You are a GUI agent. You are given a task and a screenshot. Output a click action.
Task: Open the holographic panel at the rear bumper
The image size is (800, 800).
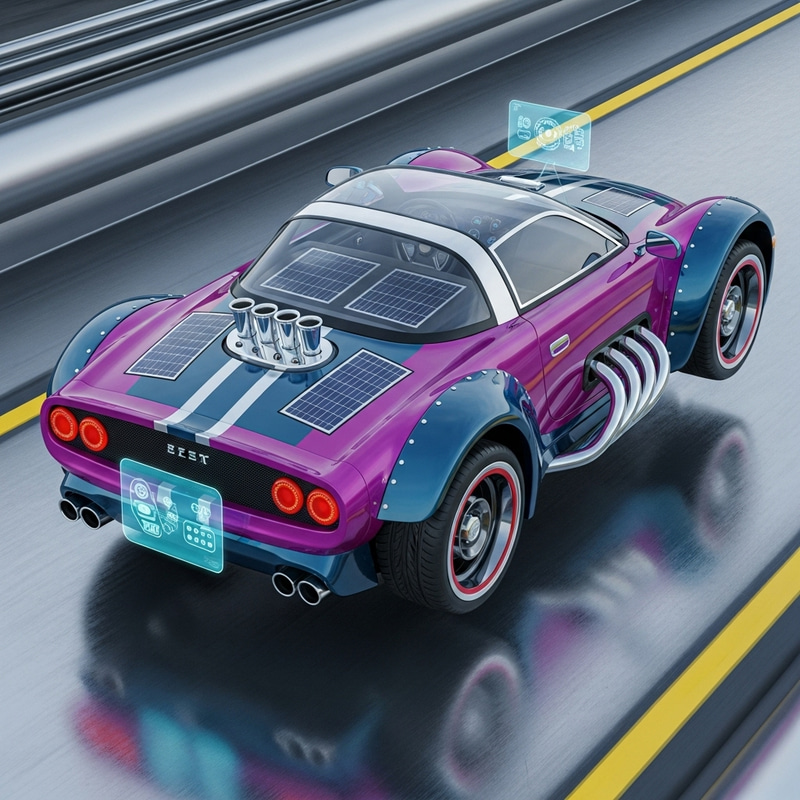(x=170, y=514)
